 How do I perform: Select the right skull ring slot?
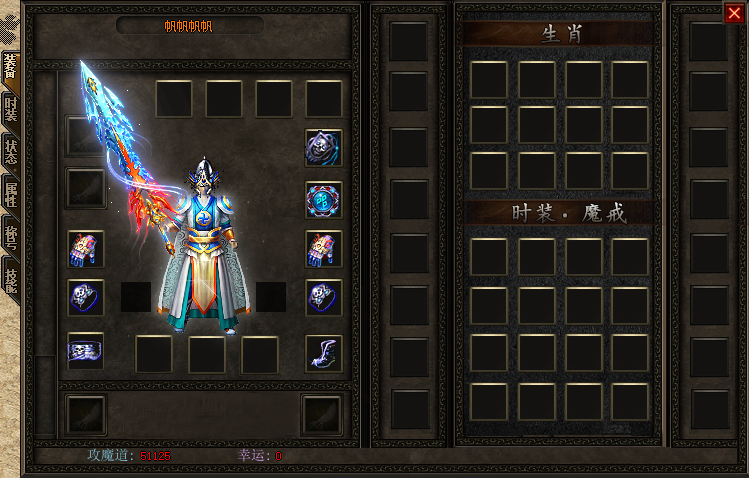(x=323, y=297)
